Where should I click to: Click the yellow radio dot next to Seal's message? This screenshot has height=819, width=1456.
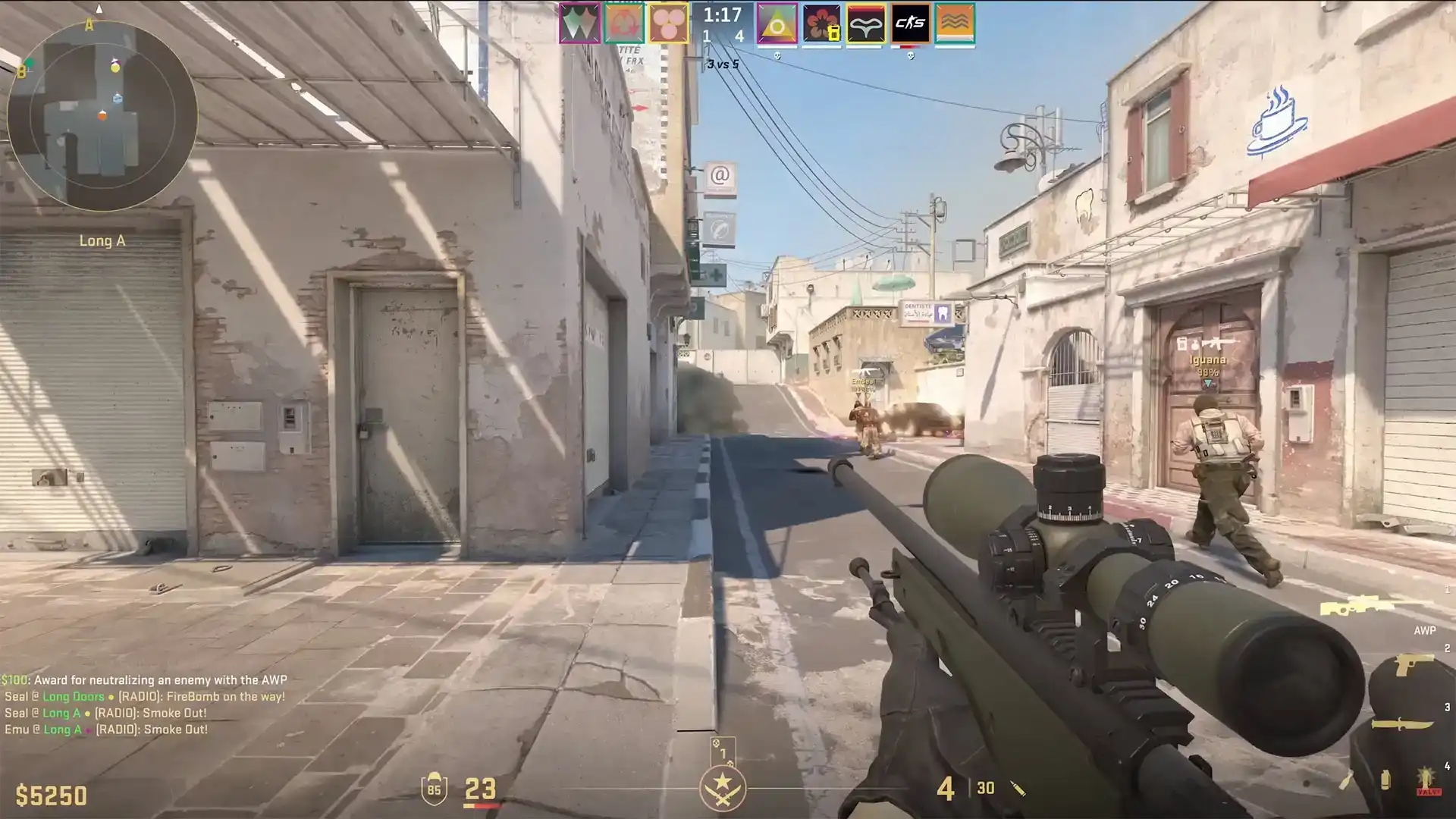point(111,697)
